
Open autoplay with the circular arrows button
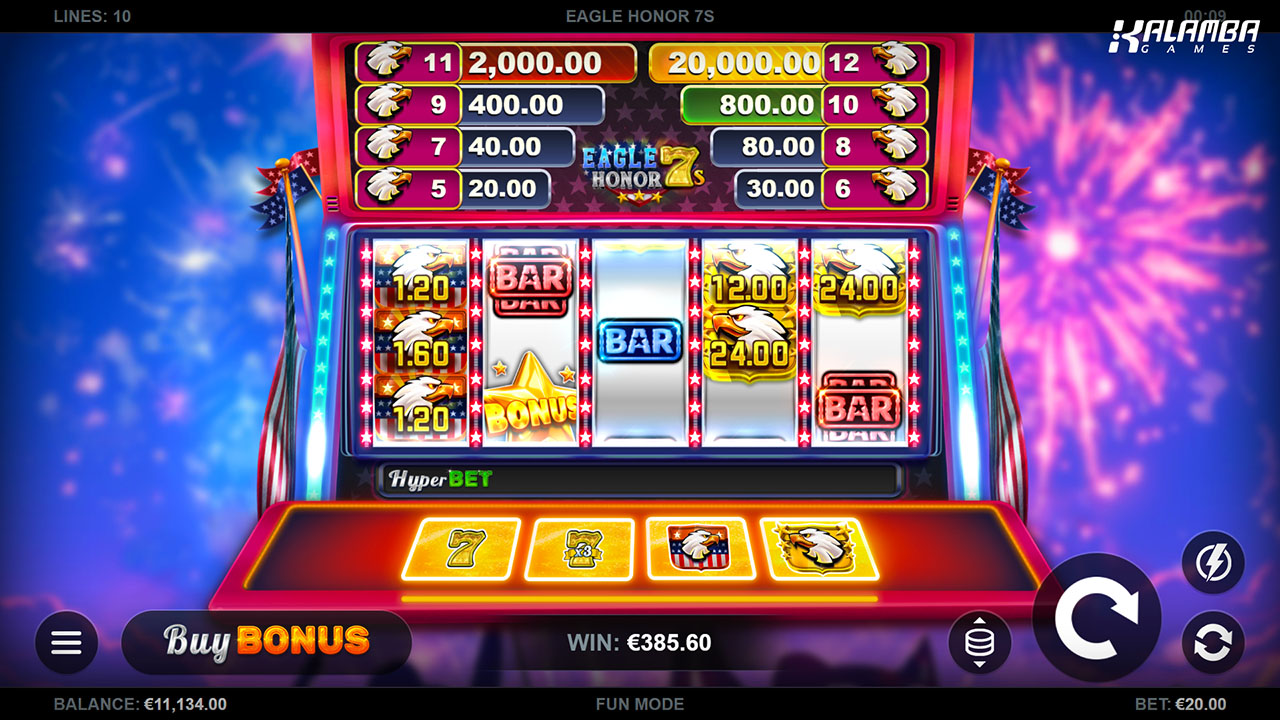pos(1213,642)
